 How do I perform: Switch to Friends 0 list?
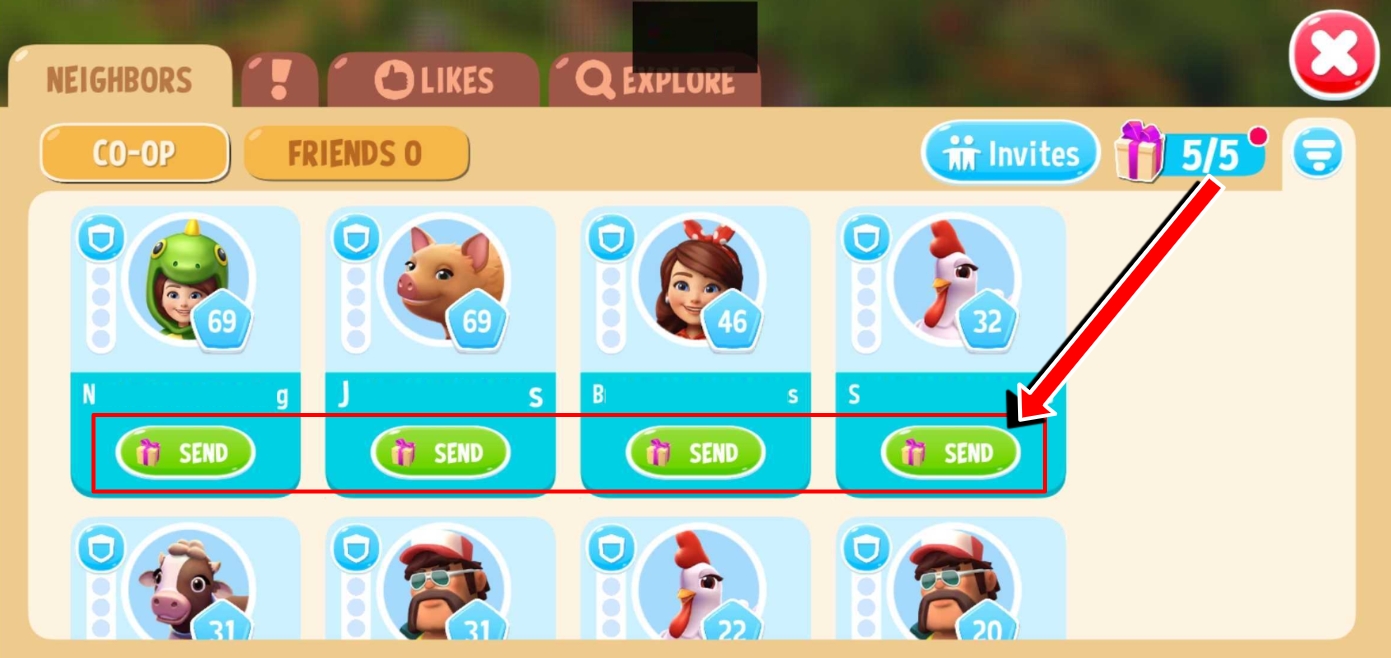point(355,153)
